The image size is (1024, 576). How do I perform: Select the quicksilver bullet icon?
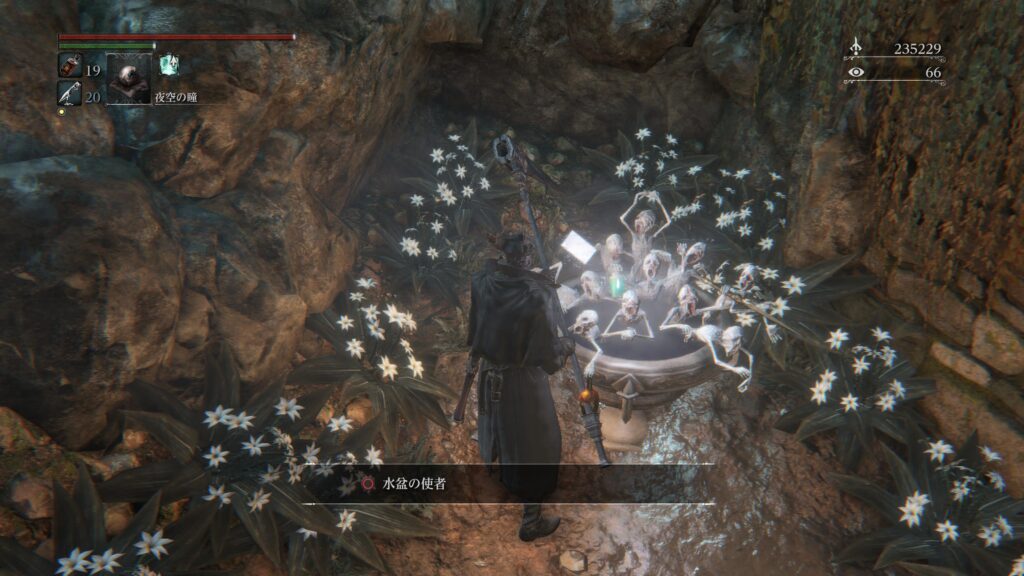pos(70,94)
